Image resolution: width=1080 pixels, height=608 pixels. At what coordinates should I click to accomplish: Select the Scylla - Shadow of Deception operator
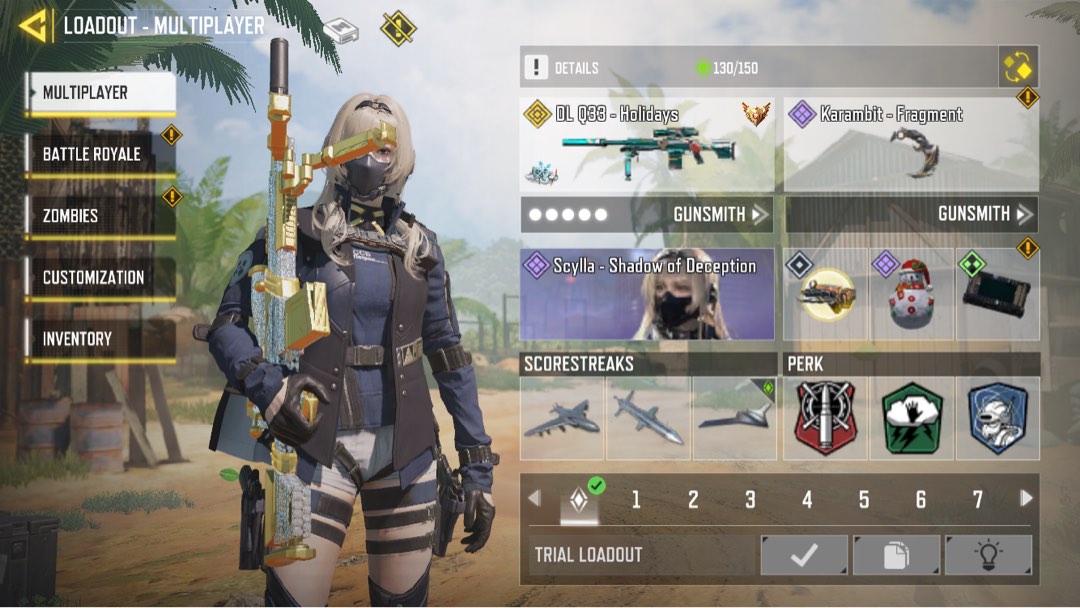[647, 294]
